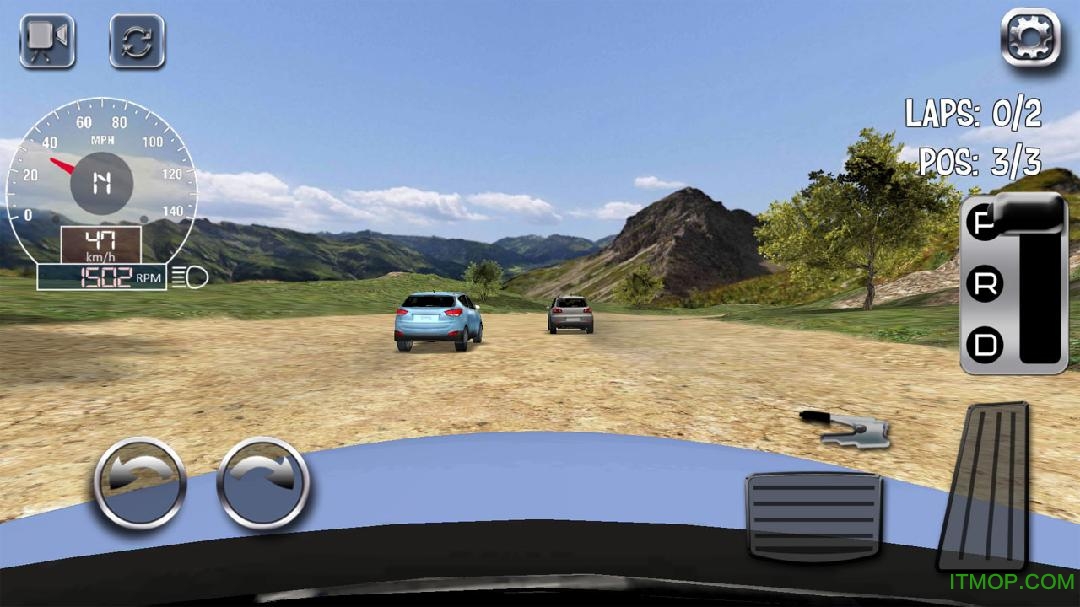This screenshot has height=607, width=1080.
Task: Switch the camera view using the camera button
Action: [x=47, y=41]
